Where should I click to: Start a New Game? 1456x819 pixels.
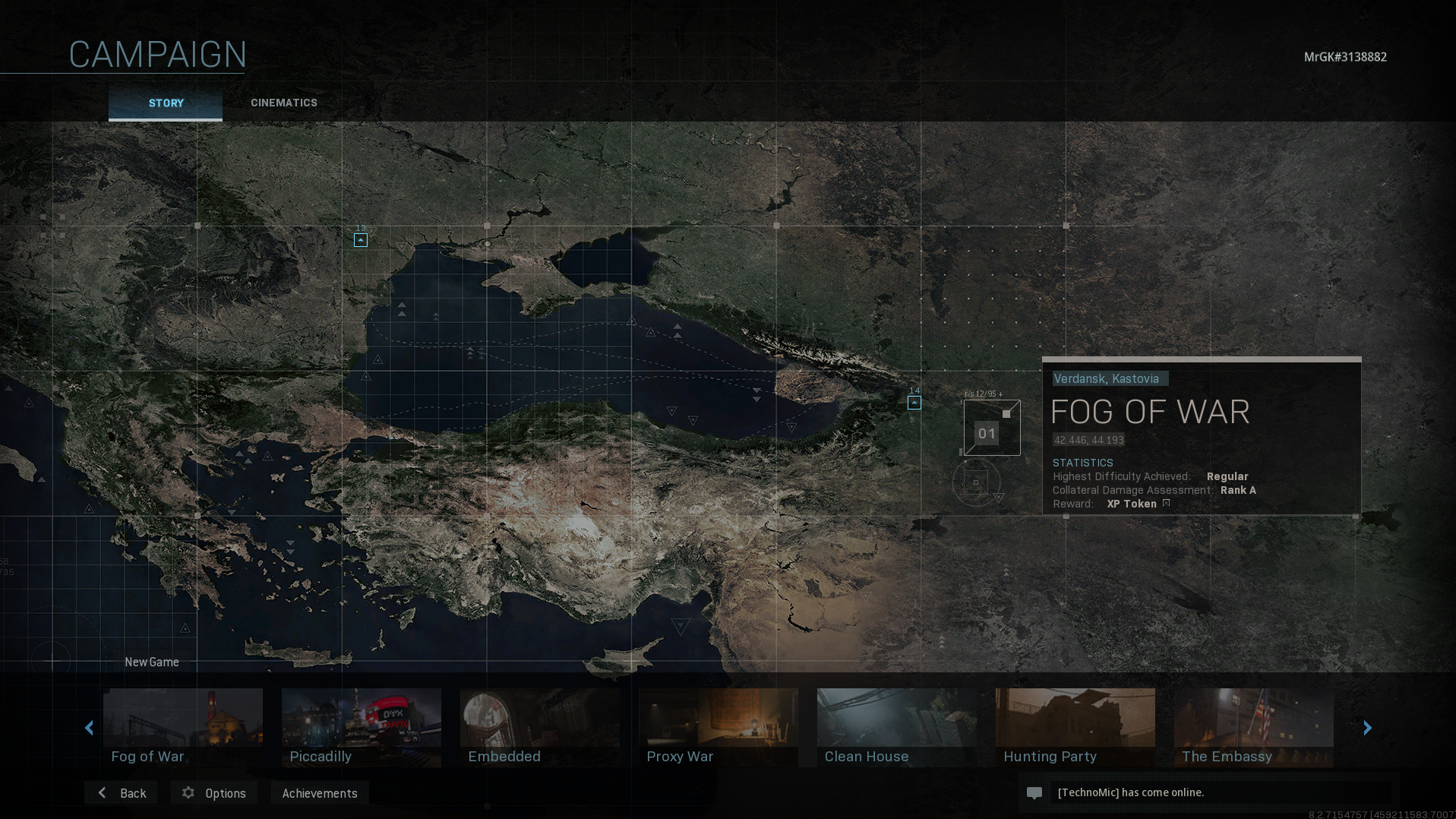tap(152, 662)
